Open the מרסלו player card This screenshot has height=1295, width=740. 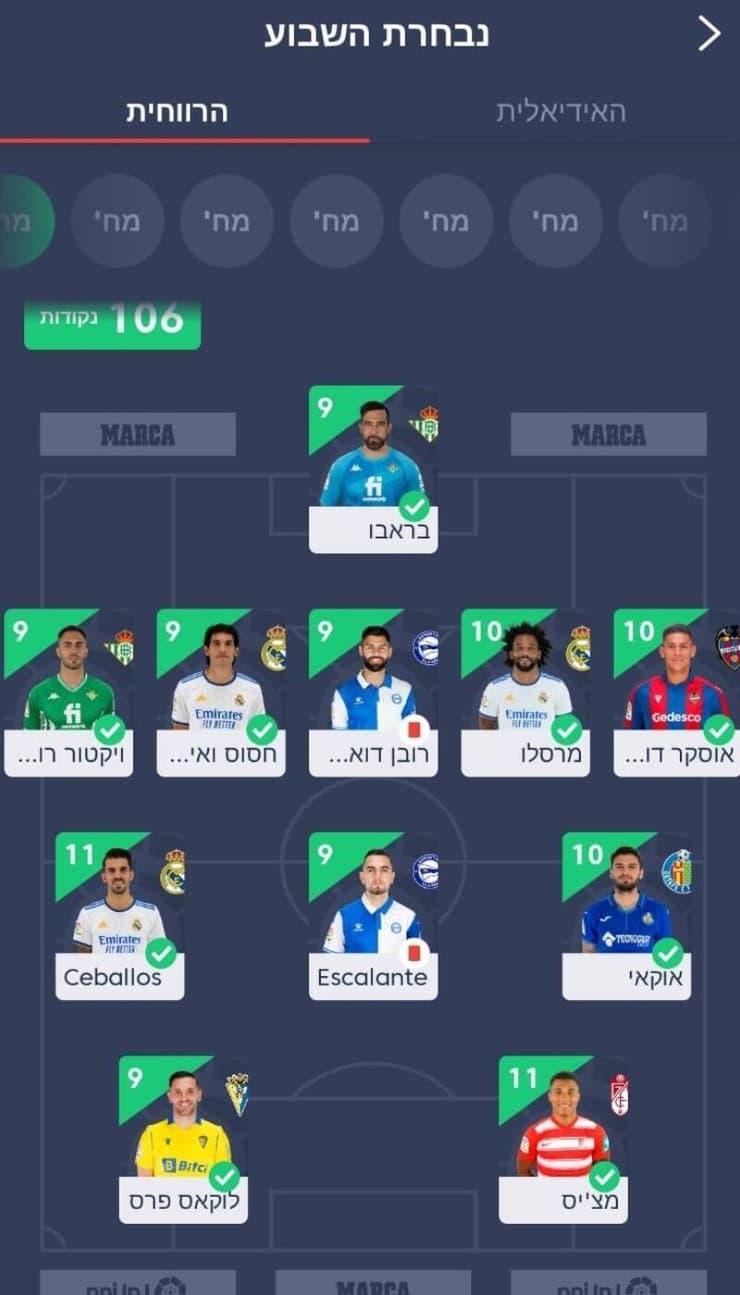coord(525,692)
